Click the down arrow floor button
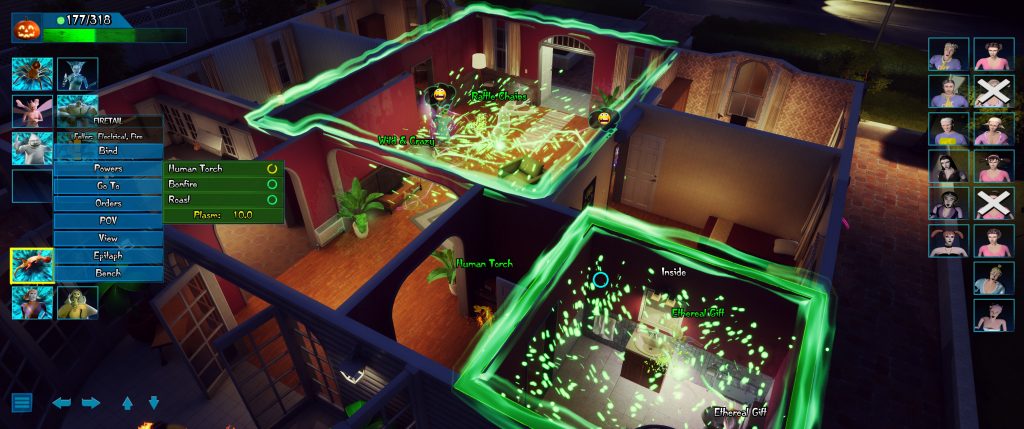Viewport: 1024px width, 429px height. click(x=154, y=403)
